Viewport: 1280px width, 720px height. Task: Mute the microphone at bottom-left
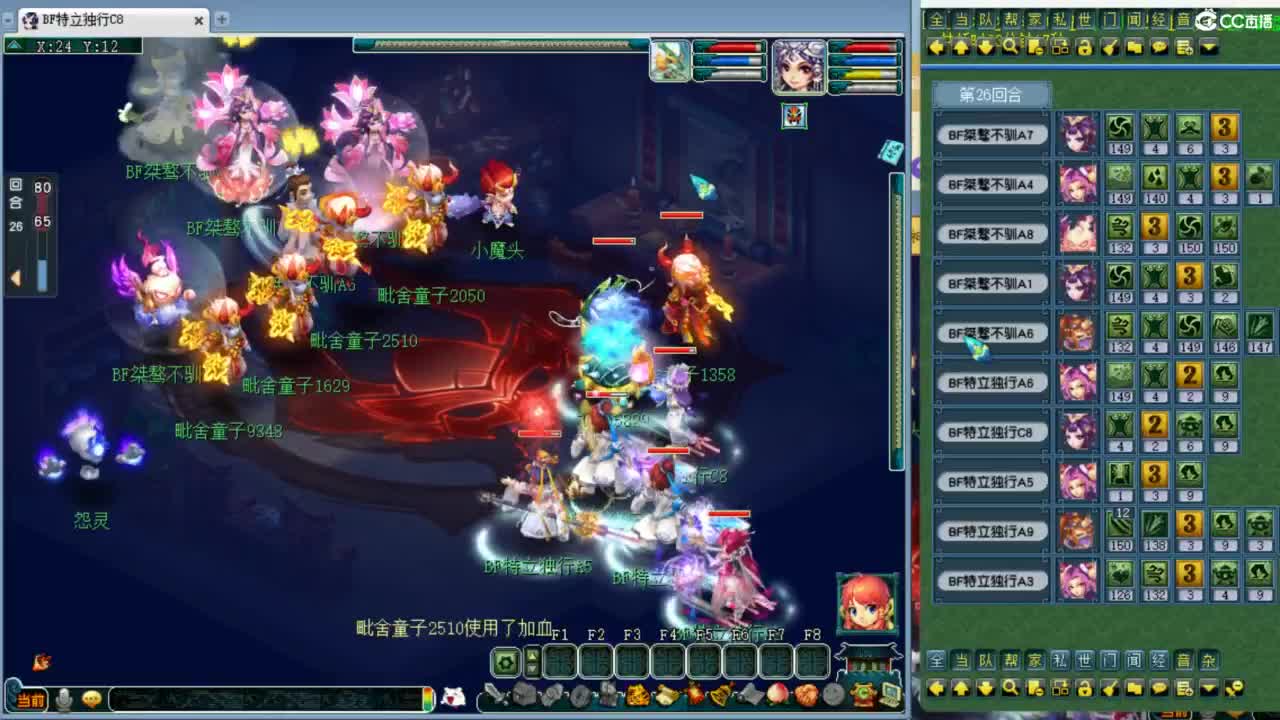point(64,697)
